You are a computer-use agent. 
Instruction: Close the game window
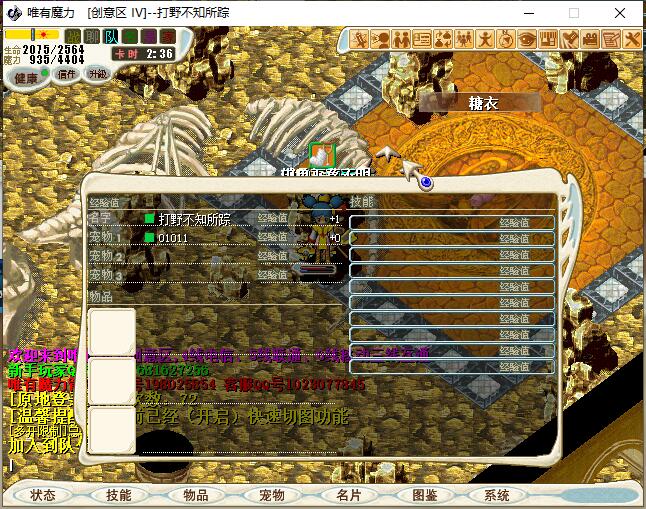coord(621,13)
